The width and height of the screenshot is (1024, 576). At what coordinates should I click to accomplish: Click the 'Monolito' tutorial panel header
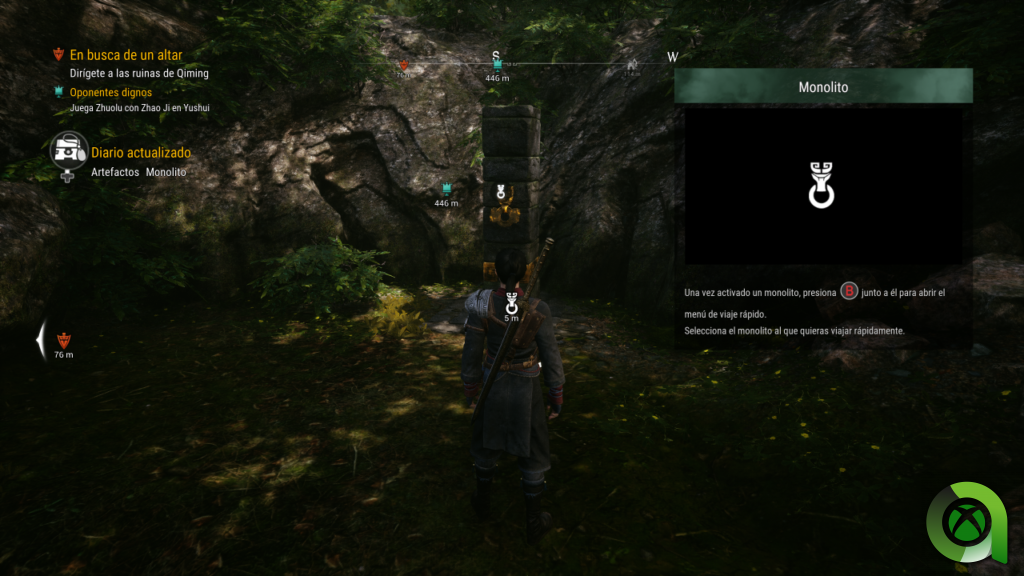[x=823, y=87]
